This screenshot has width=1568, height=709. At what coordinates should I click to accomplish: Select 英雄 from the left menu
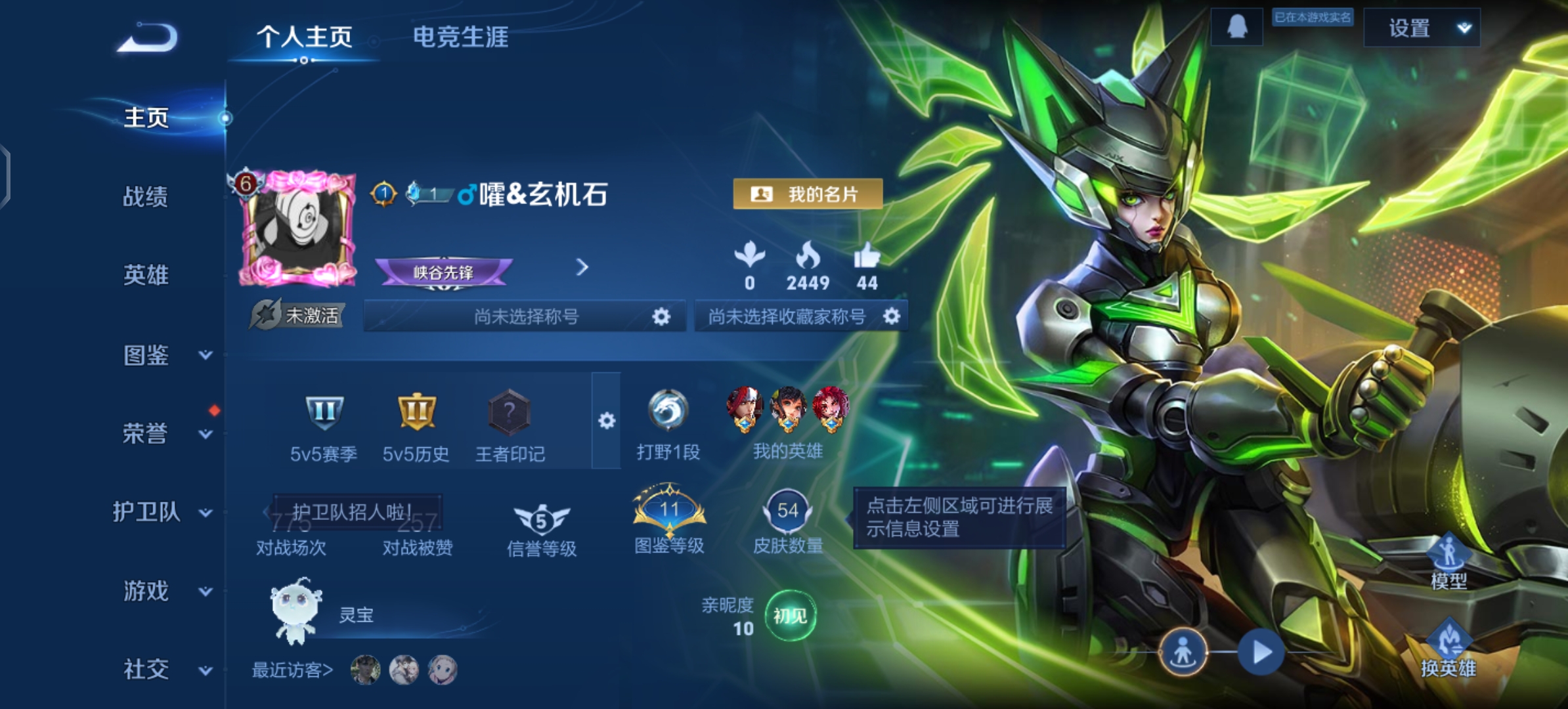point(146,275)
